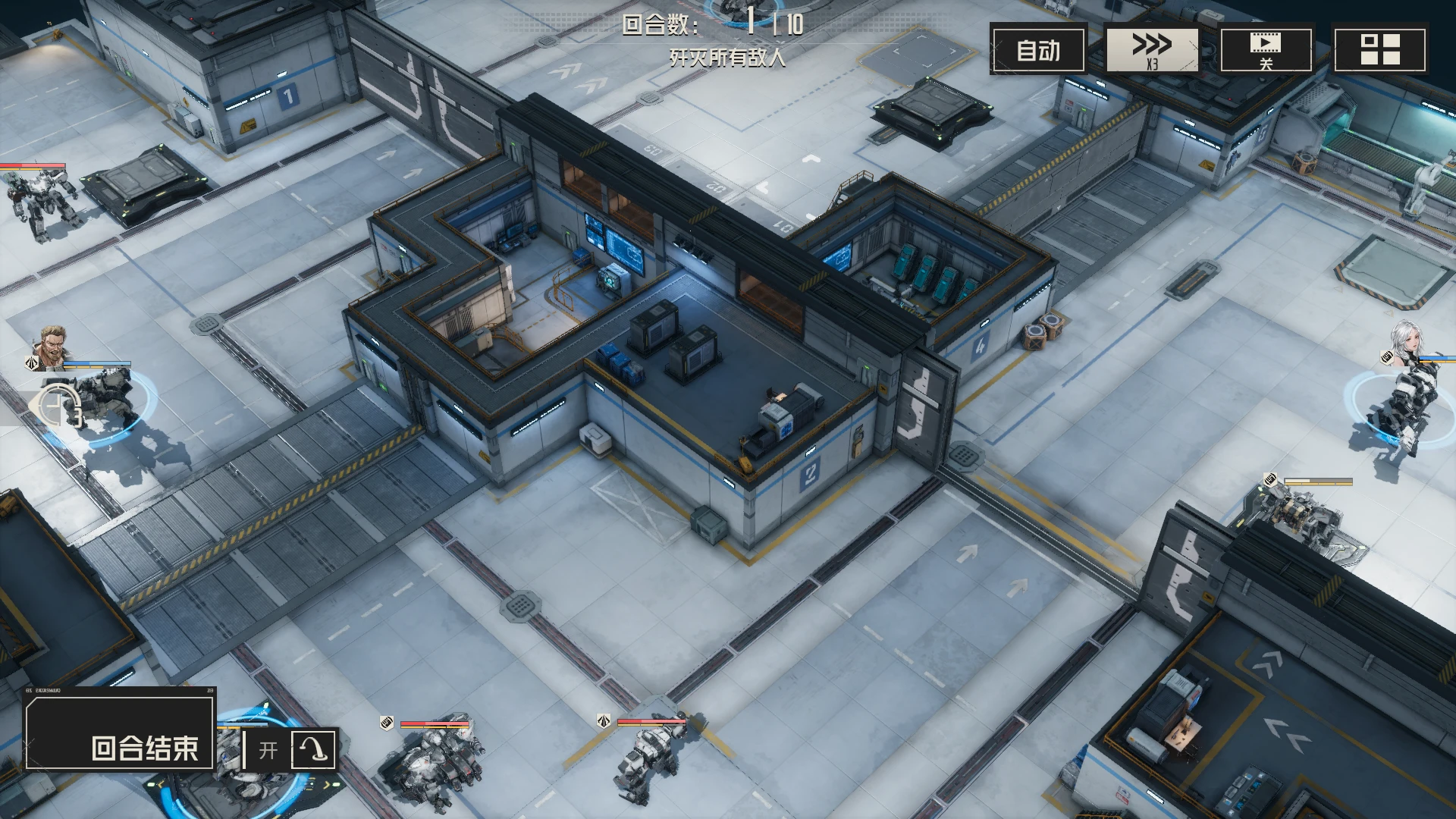Open the four-square grid menu

(1379, 50)
